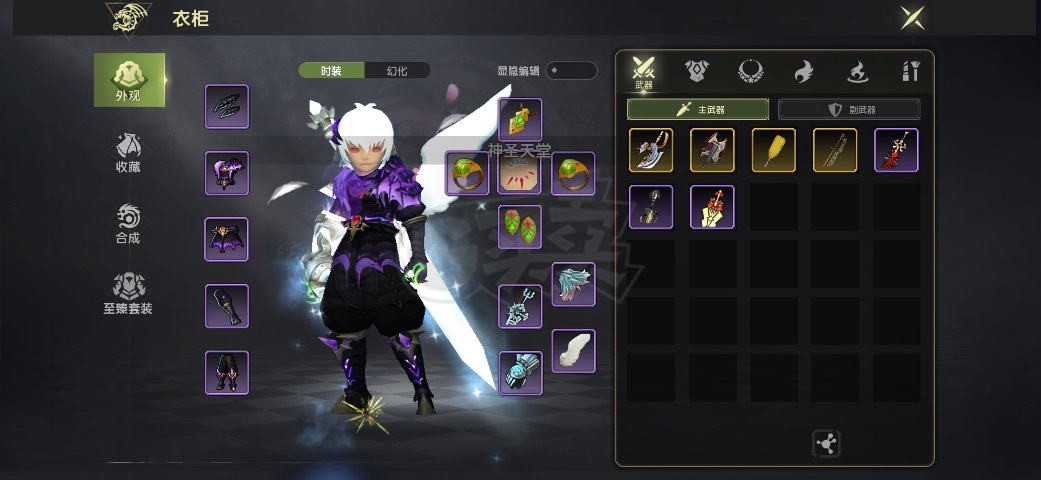1041x480 pixels.
Task: Select the white wing equipment slot
Action: pos(573,351)
